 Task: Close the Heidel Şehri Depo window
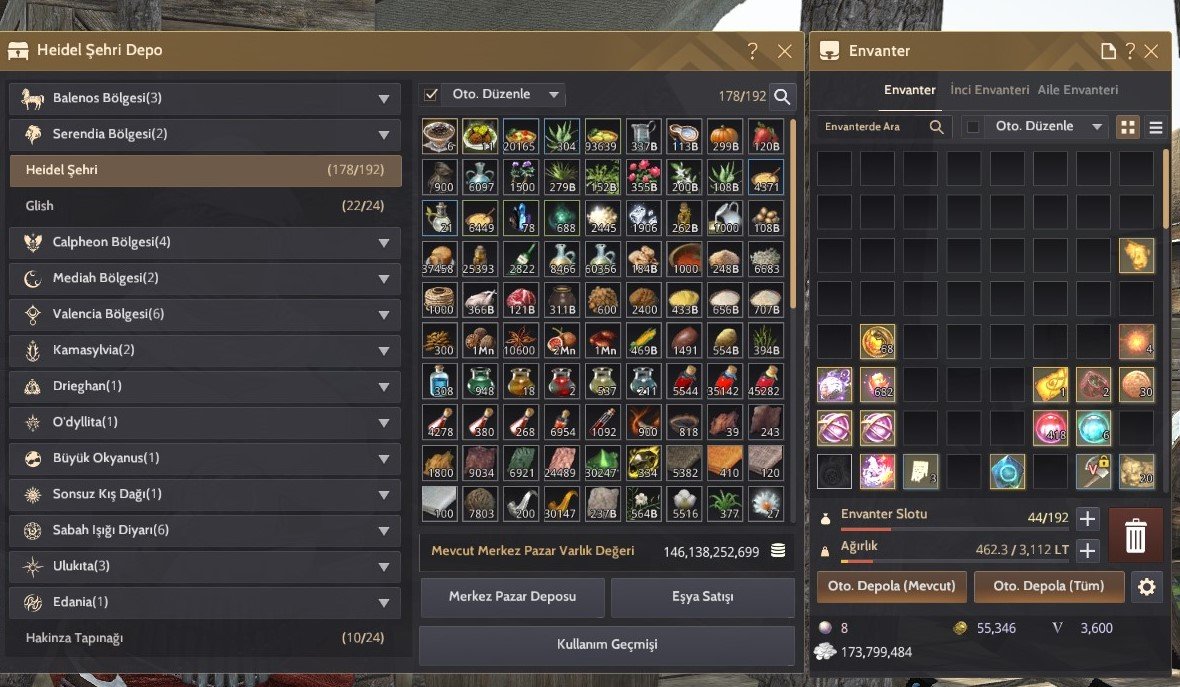pyautogui.click(x=784, y=51)
